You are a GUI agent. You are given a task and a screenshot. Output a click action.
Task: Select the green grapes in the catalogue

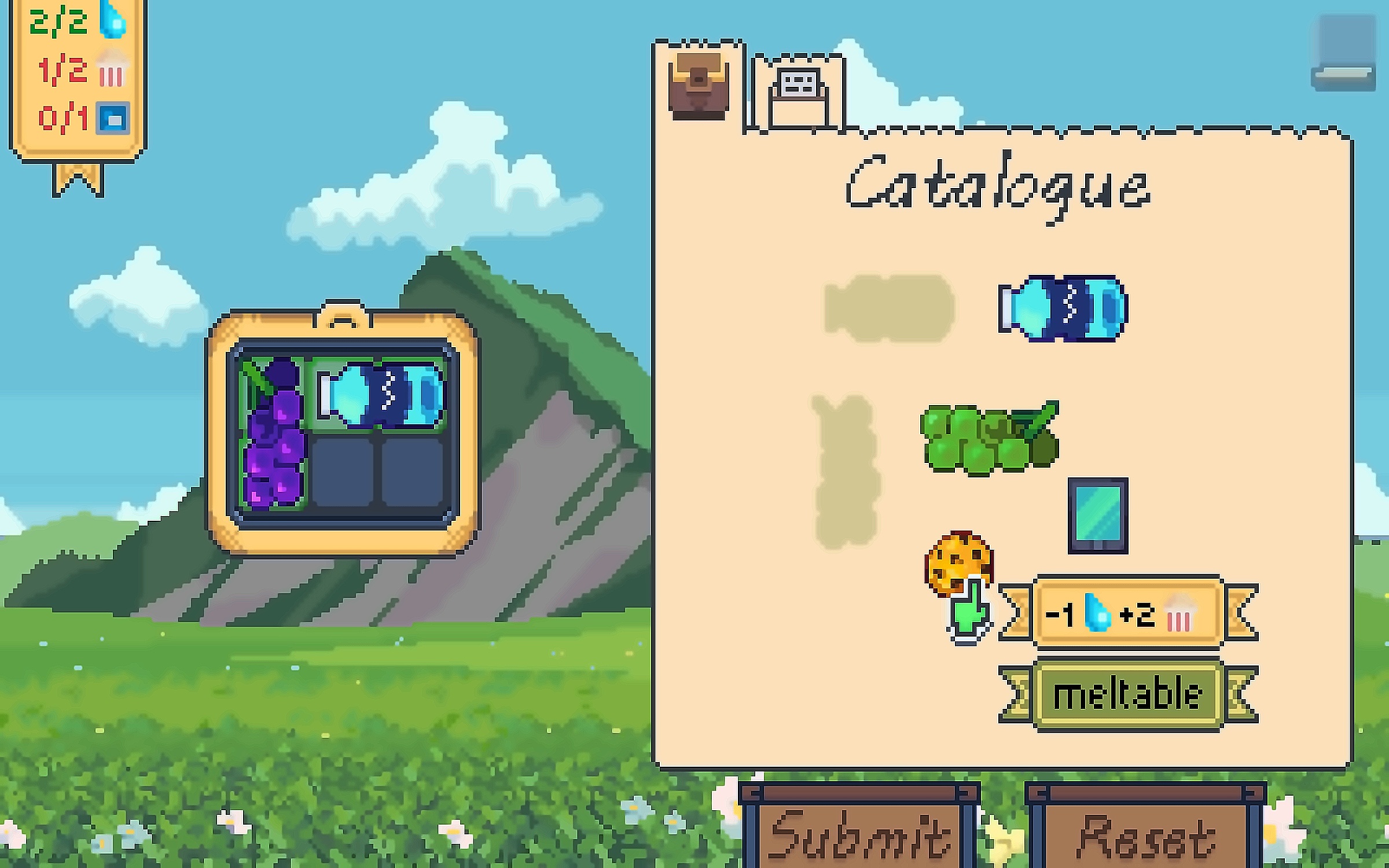click(989, 438)
